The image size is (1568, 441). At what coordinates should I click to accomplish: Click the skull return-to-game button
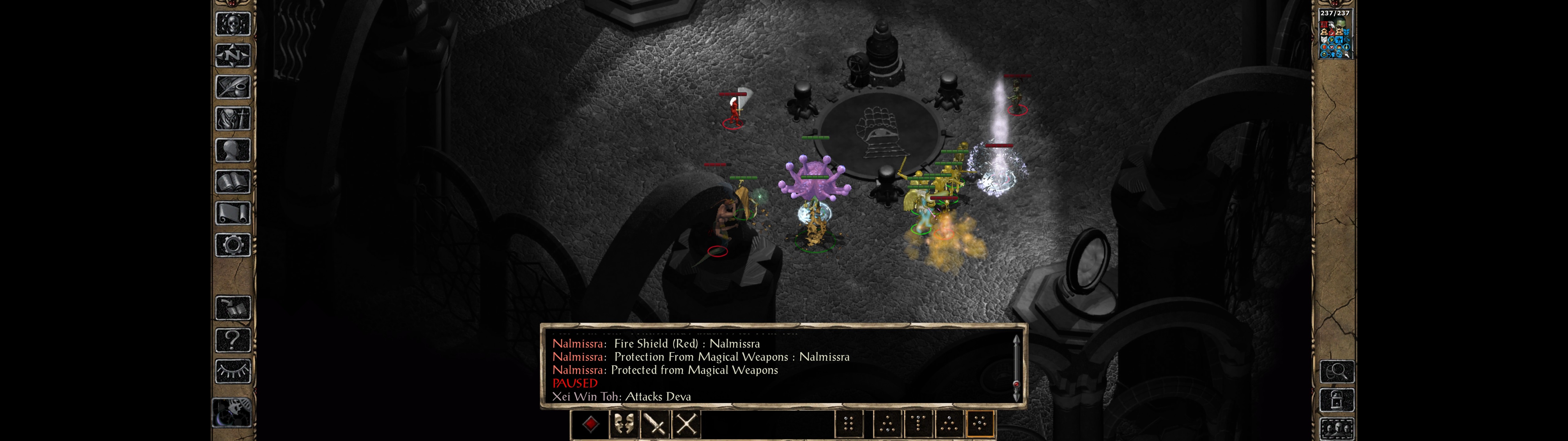(232, 24)
